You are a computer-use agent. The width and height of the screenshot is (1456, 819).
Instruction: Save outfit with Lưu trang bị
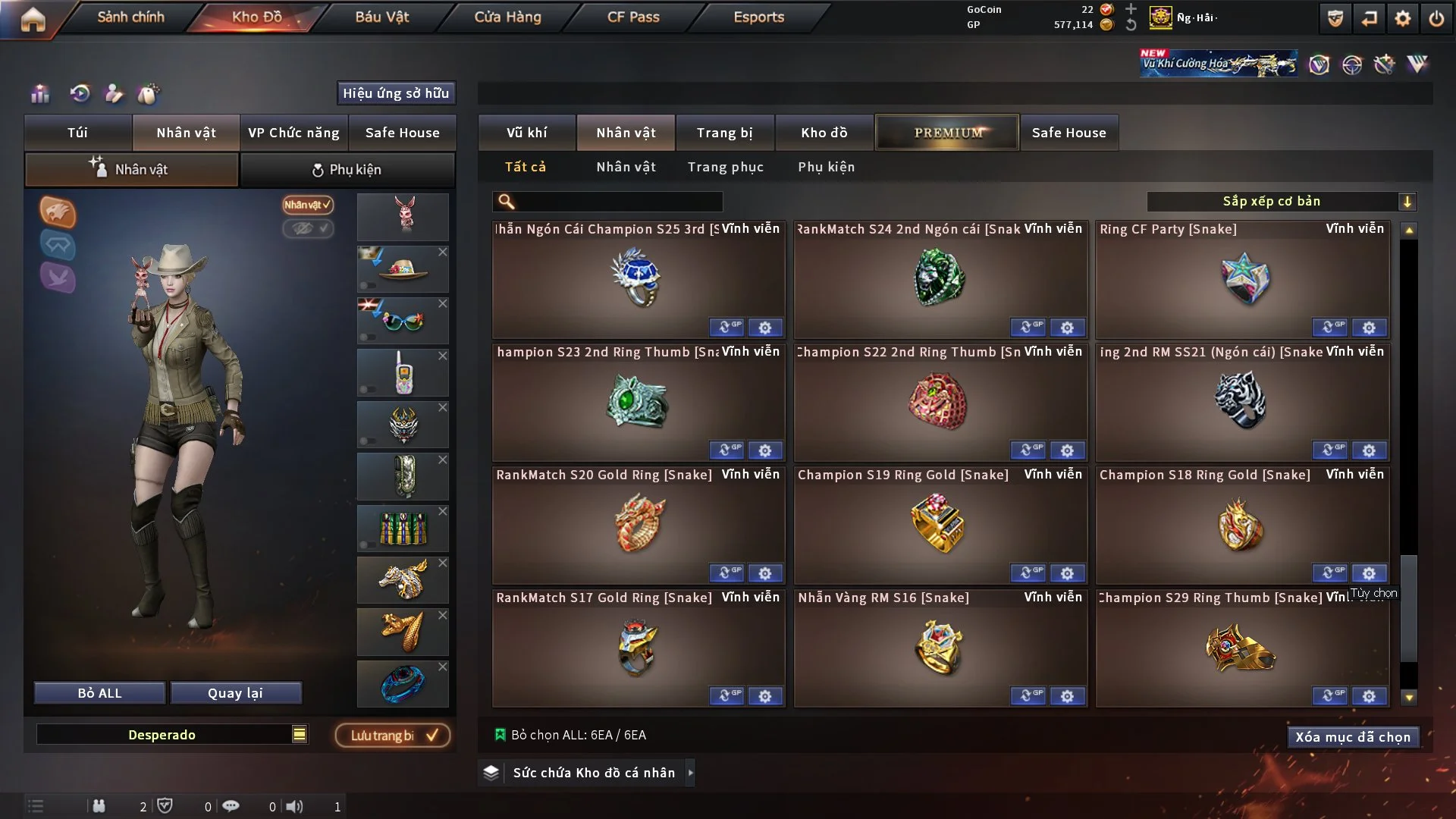pos(392,736)
